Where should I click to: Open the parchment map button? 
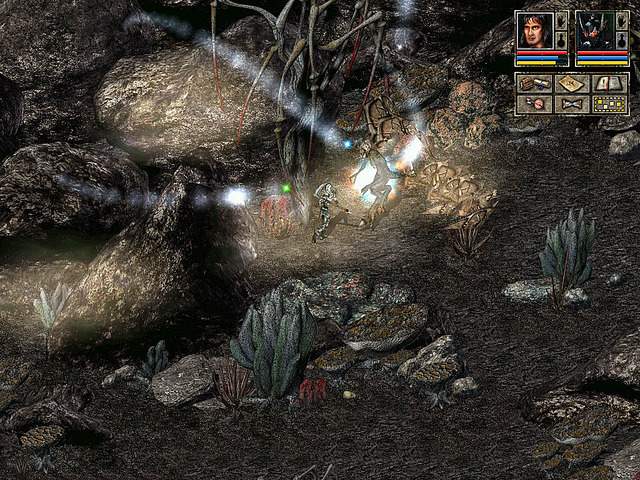[571, 84]
